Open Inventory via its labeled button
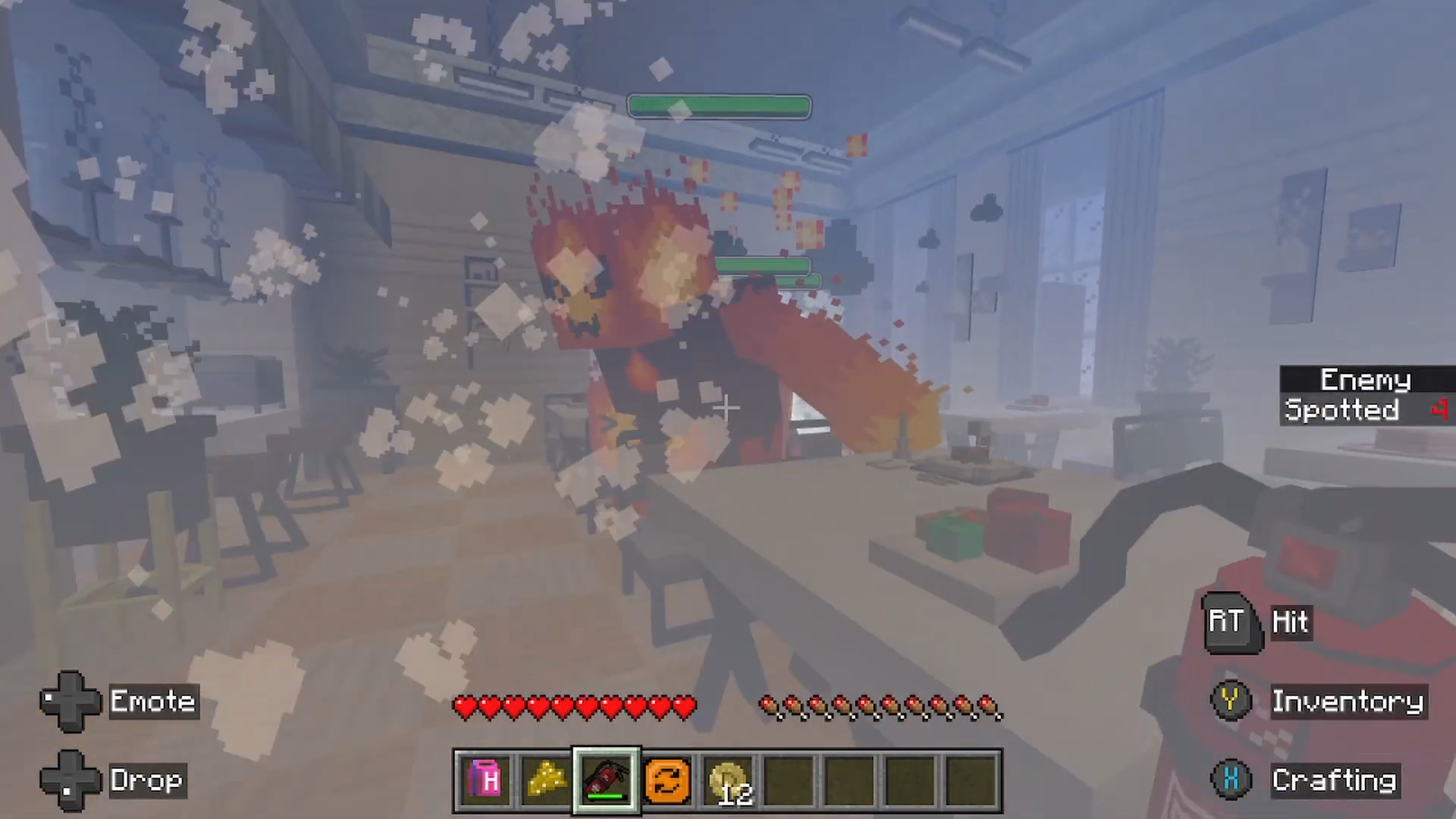This screenshot has width=1456, height=819. [x=1348, y=701]
